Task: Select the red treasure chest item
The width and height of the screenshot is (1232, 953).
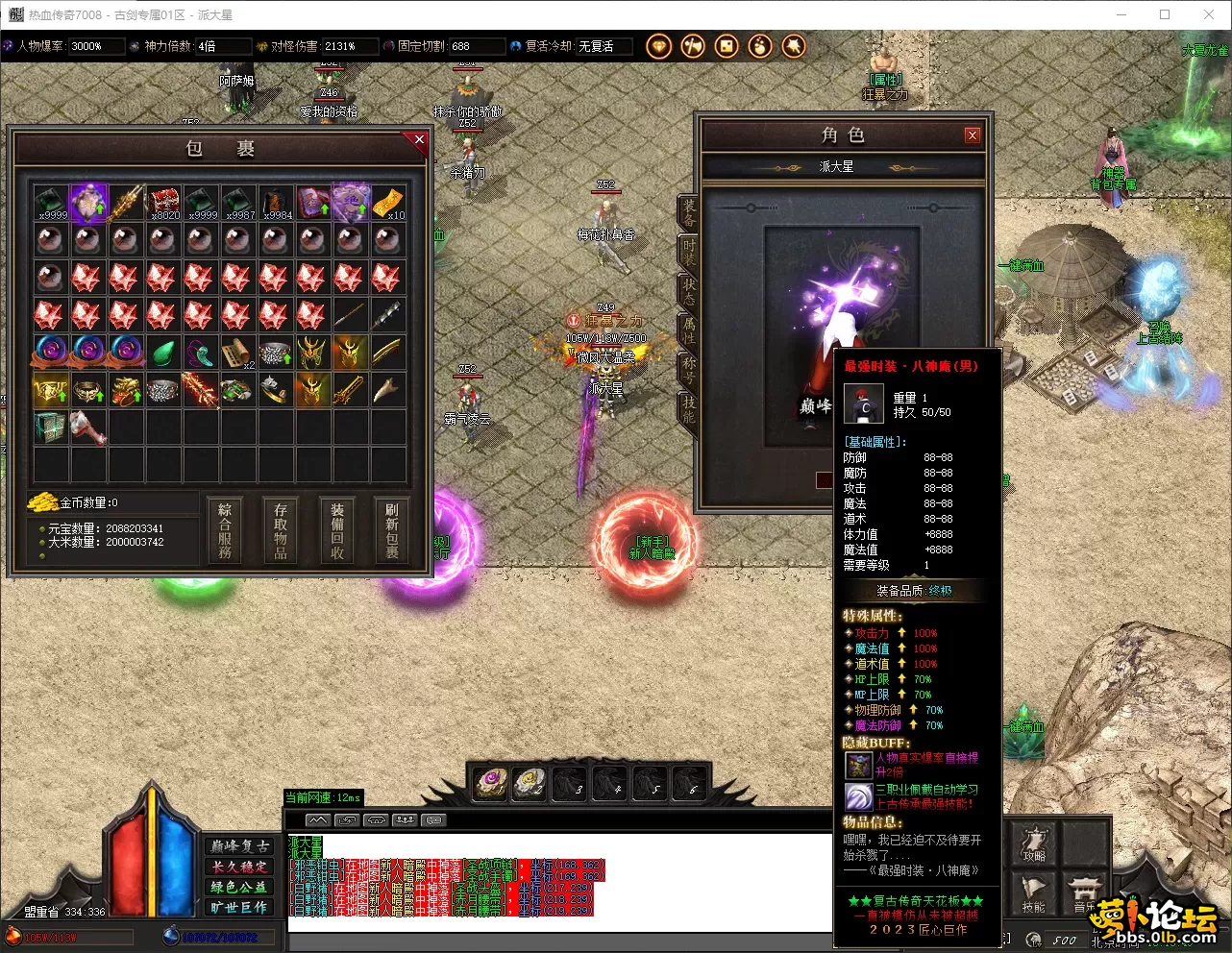Action: click(x=162, y=202)
